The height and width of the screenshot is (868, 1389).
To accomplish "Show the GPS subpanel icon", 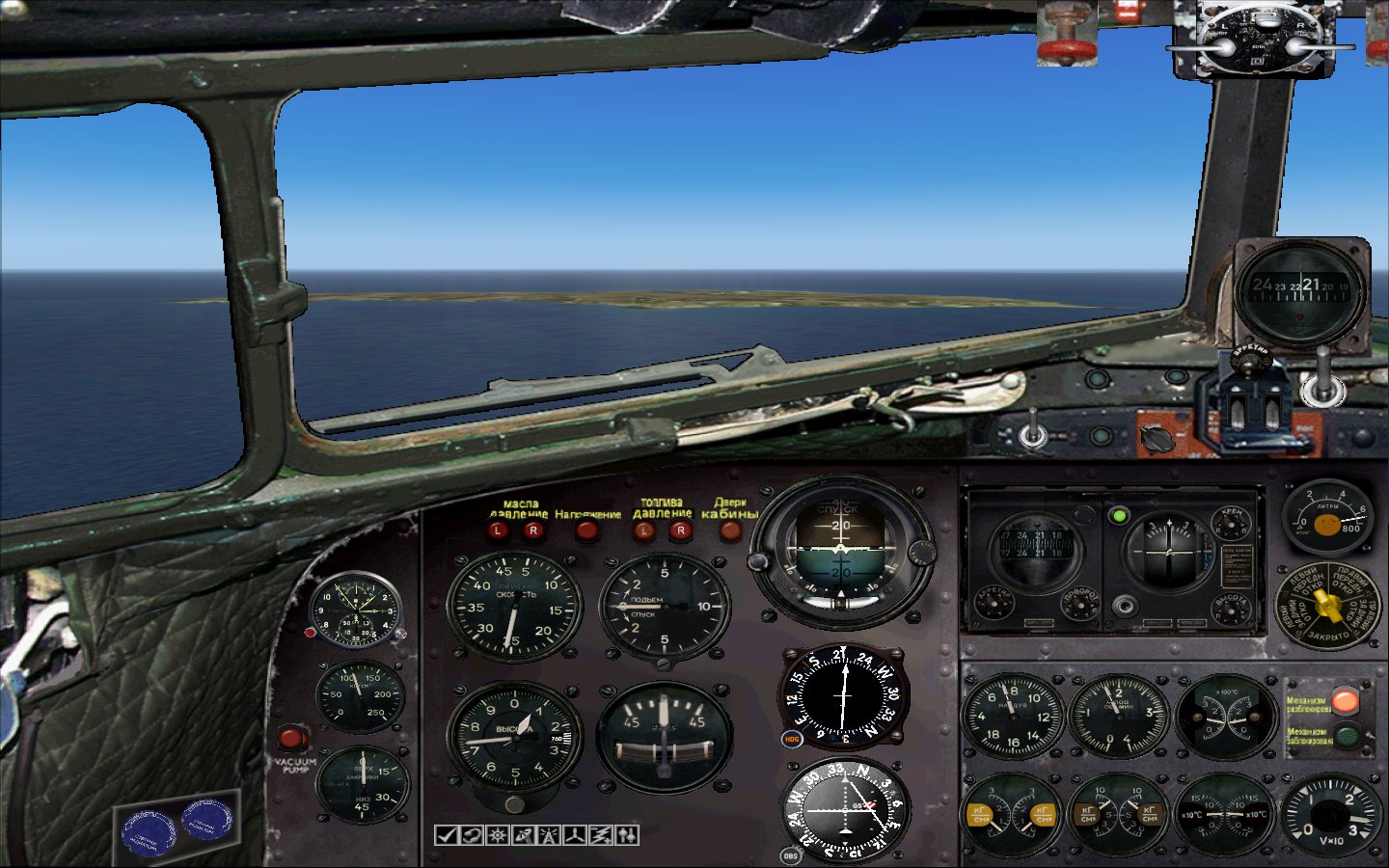I will pos(521,835).
